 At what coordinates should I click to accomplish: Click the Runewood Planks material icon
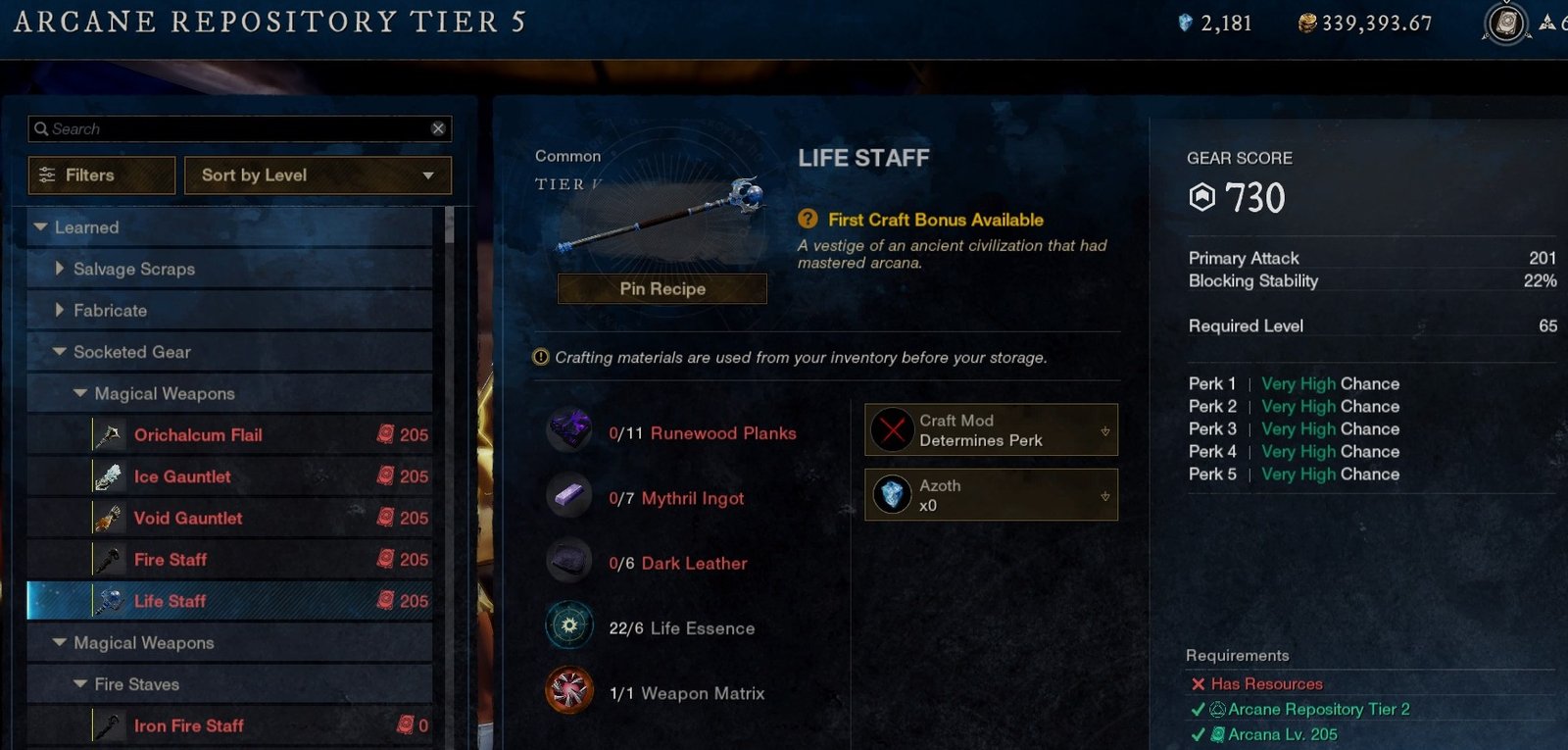tap(569, 430)
